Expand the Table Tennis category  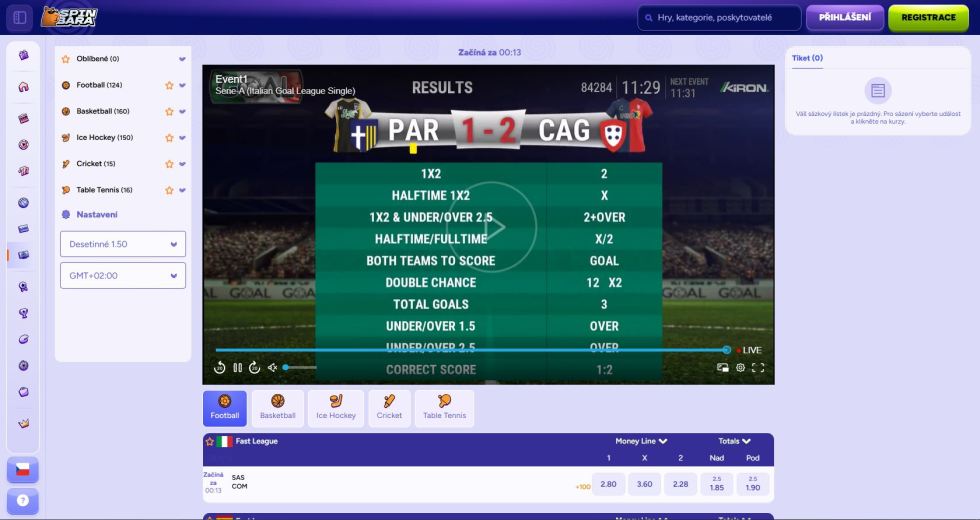[182, 189]
